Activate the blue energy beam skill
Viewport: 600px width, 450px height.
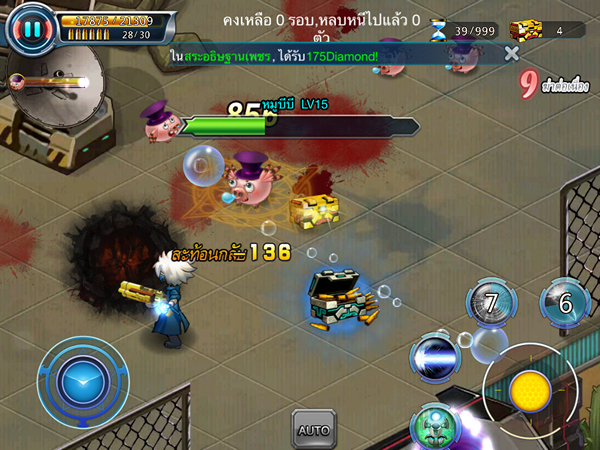[436, 357]
